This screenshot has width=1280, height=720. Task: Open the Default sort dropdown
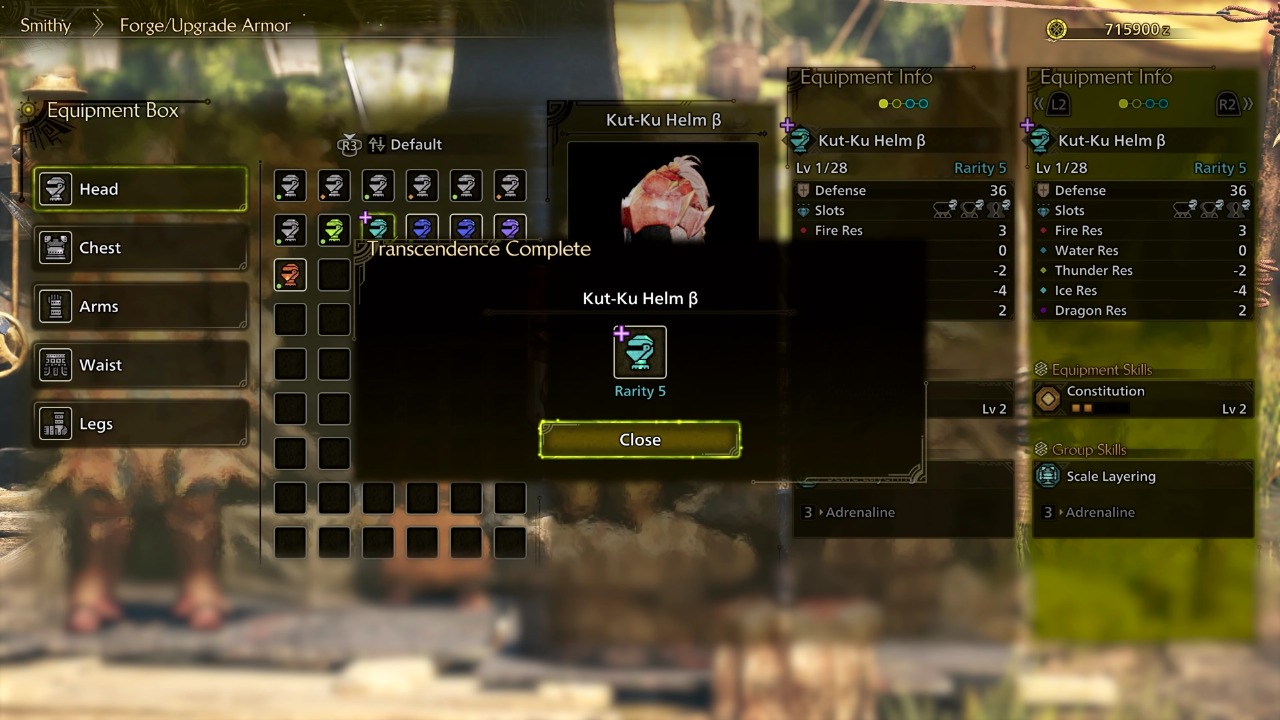416,144
